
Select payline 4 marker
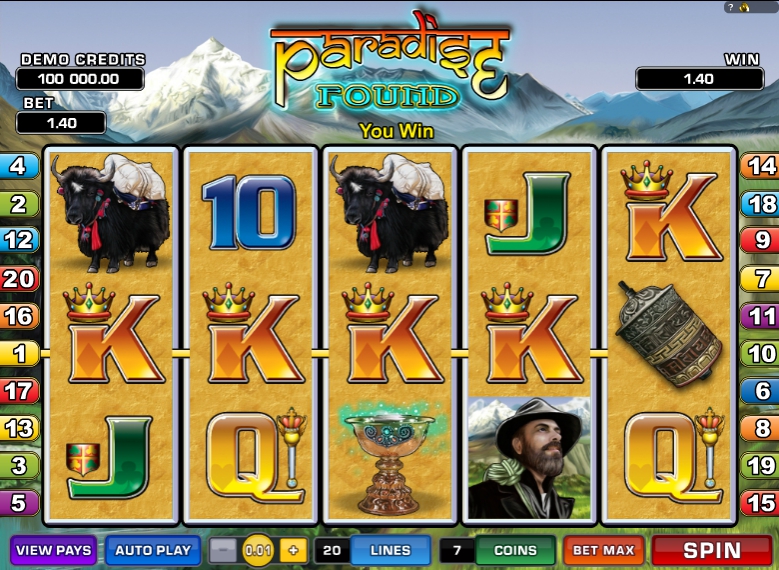(19, 166)
